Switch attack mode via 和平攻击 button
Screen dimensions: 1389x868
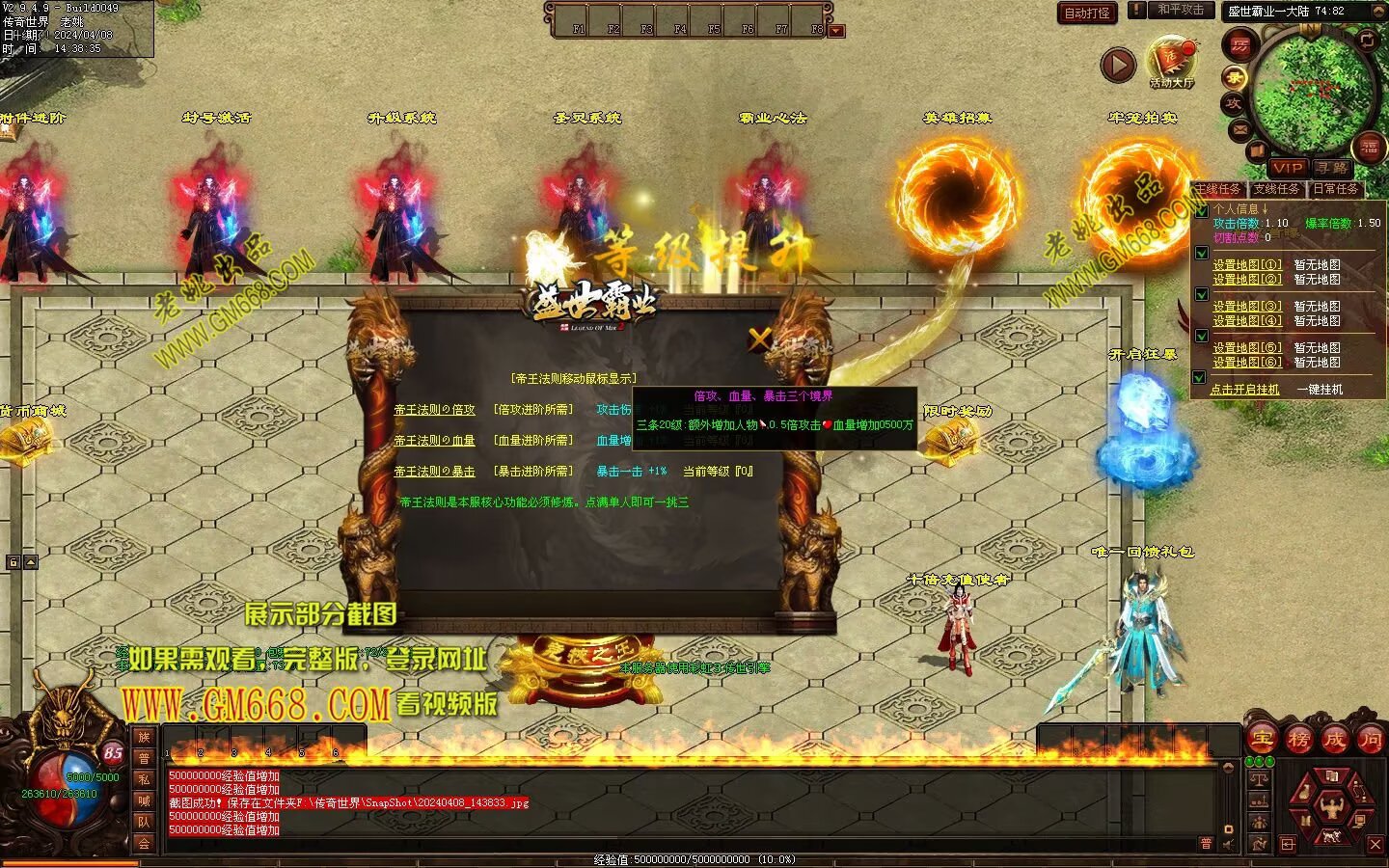point(1181,10)
